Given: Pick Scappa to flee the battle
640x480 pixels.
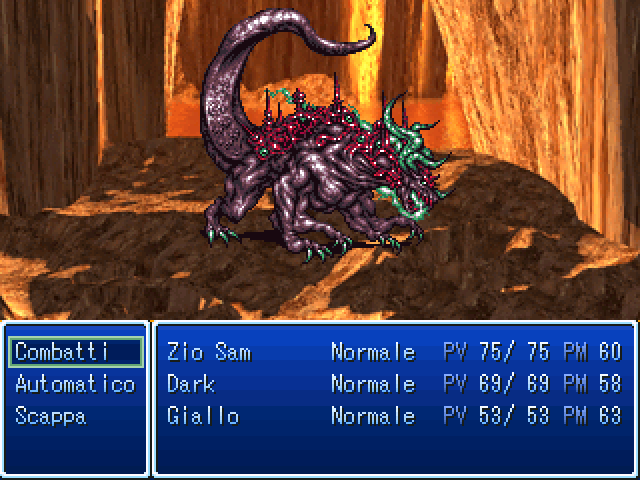Looking at the screenshot, I should [x=50, y=416].
